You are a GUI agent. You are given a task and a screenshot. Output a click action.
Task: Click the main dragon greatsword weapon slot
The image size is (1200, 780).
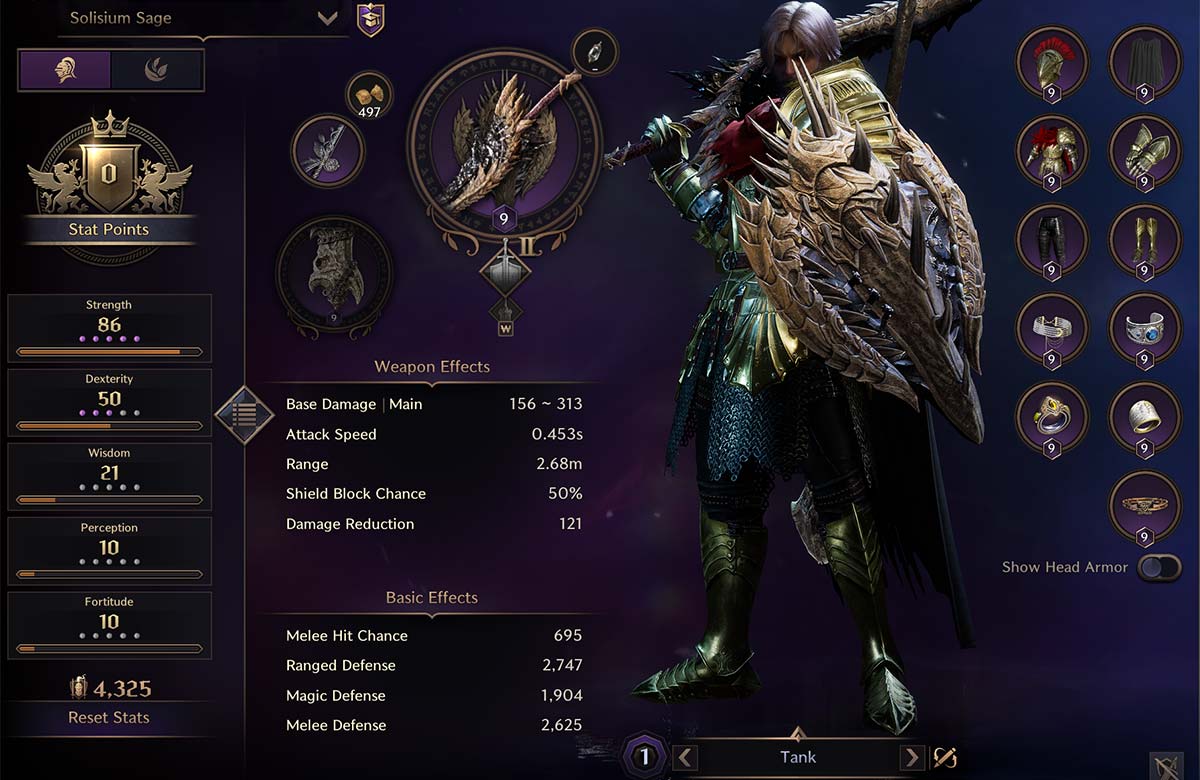504,150
